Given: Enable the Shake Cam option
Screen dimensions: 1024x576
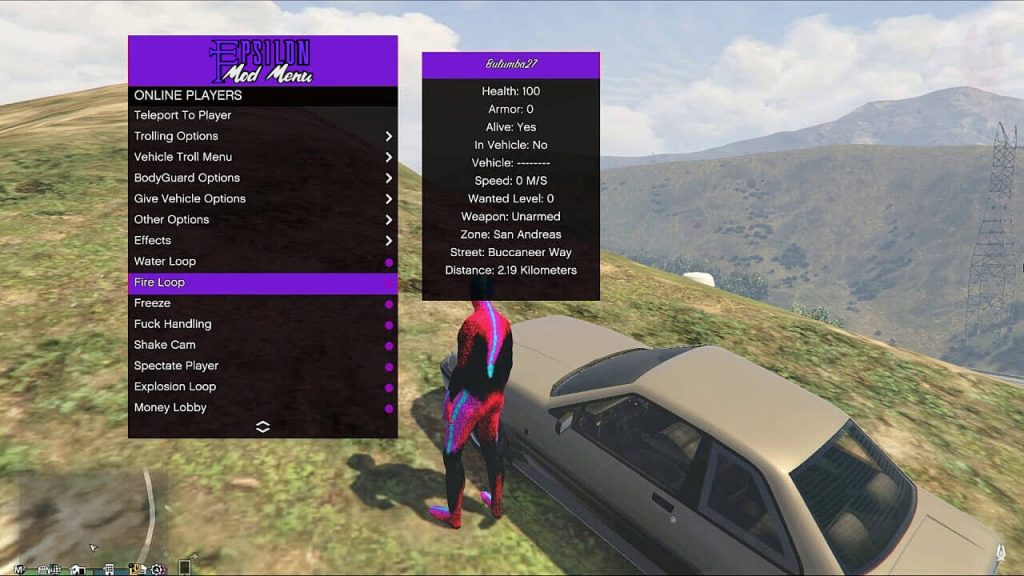Looking at the screenshot, I should coord(165,345).
